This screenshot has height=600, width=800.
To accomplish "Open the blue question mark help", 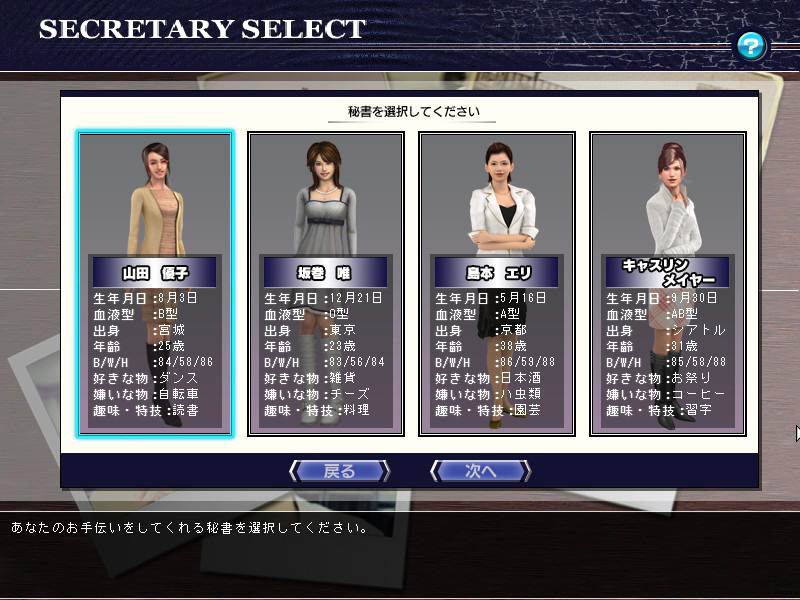I will (x=751, y=45).
